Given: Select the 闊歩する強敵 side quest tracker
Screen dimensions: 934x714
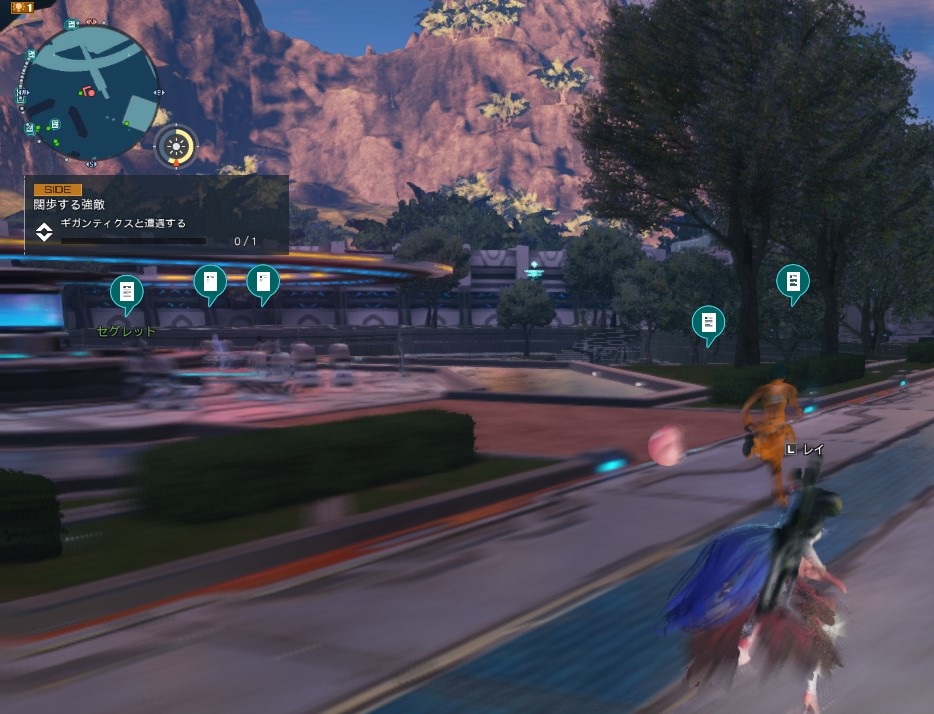Looking at the screenshot, I should click(156, 214).
